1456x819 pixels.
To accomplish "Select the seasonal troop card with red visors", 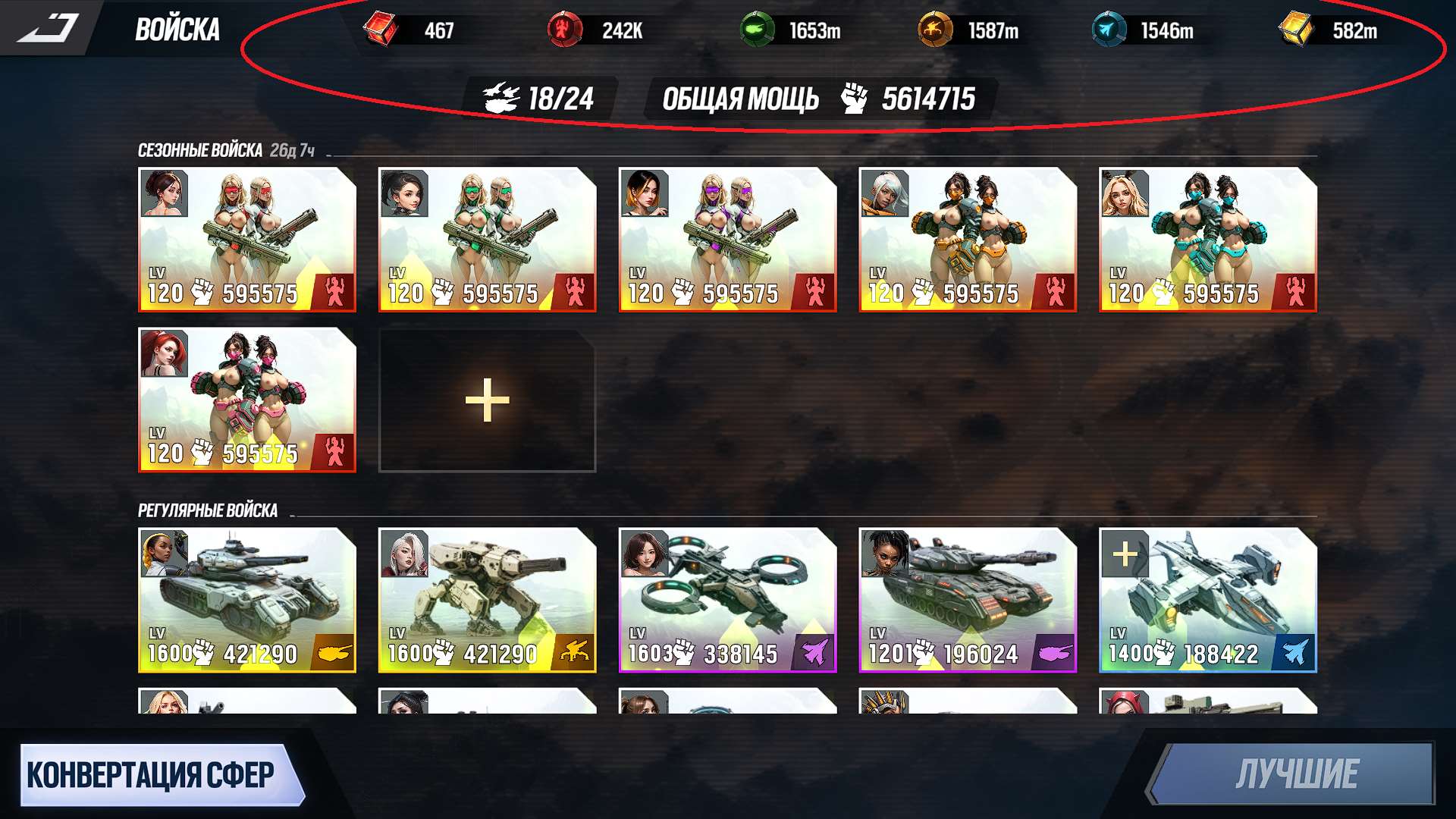I will coord(246,239).
